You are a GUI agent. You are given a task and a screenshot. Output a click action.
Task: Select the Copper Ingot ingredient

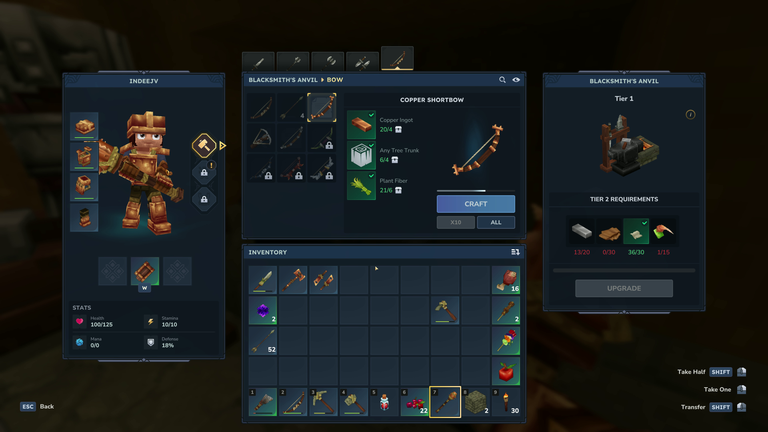361,124
